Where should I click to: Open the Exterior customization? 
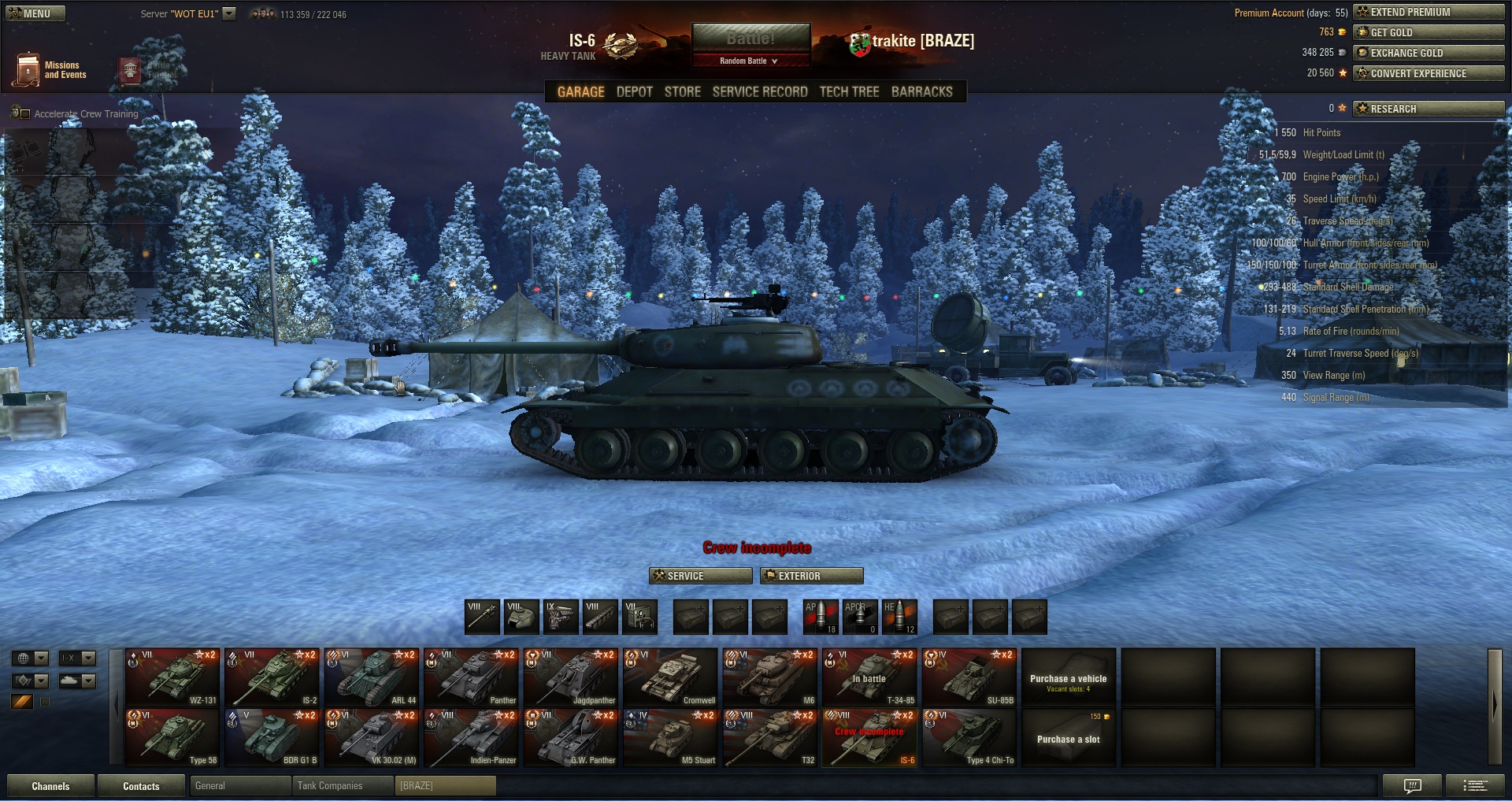click(x=811, y=576)
